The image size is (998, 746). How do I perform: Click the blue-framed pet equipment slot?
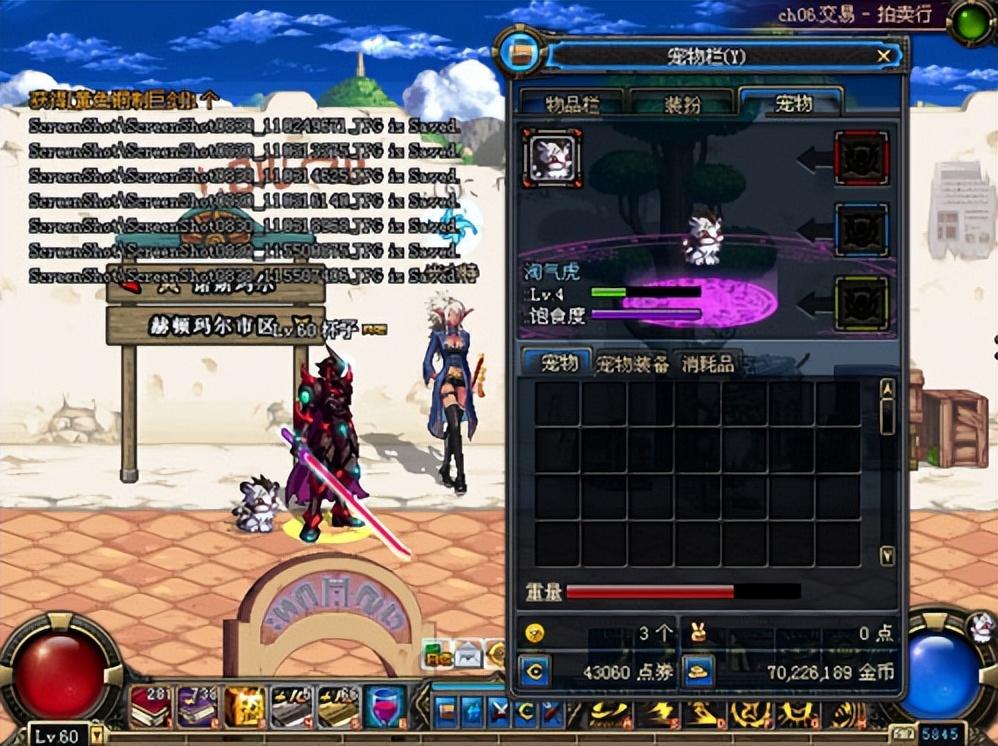tap(861, 231)
